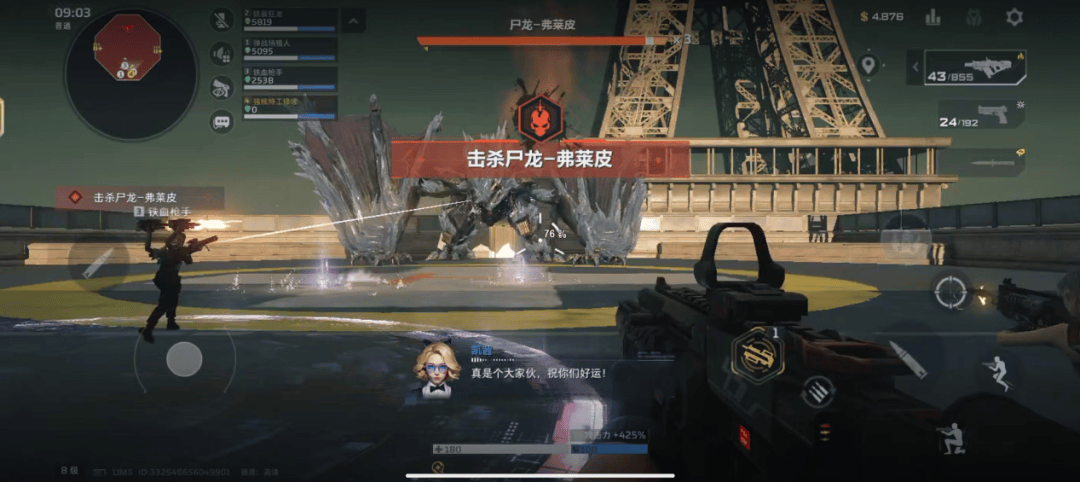1080x482 pixels.
Task: Activate the hexagonal gold weapon skill
Action: click(757, 353)
